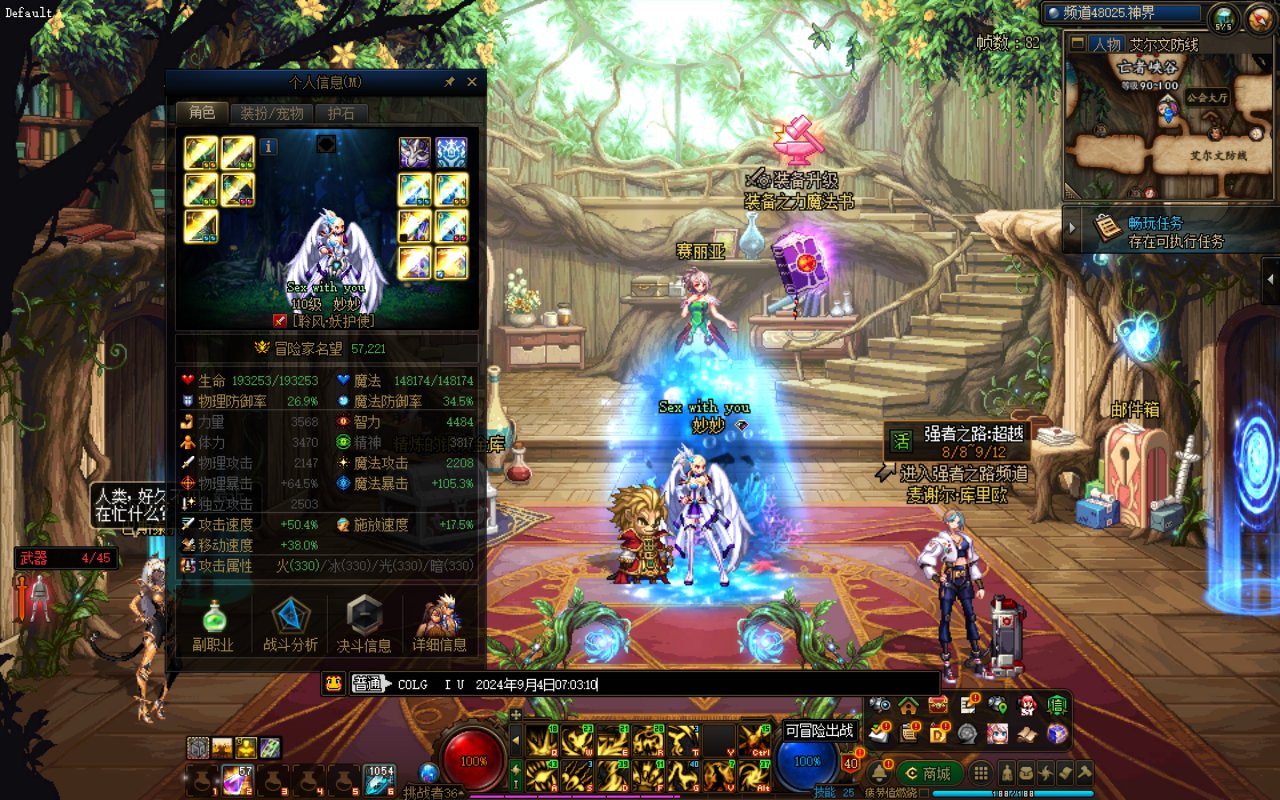Use the purple crystal consumable in slot 2
The image size is (1280, 800).
(x=237, y=778)
